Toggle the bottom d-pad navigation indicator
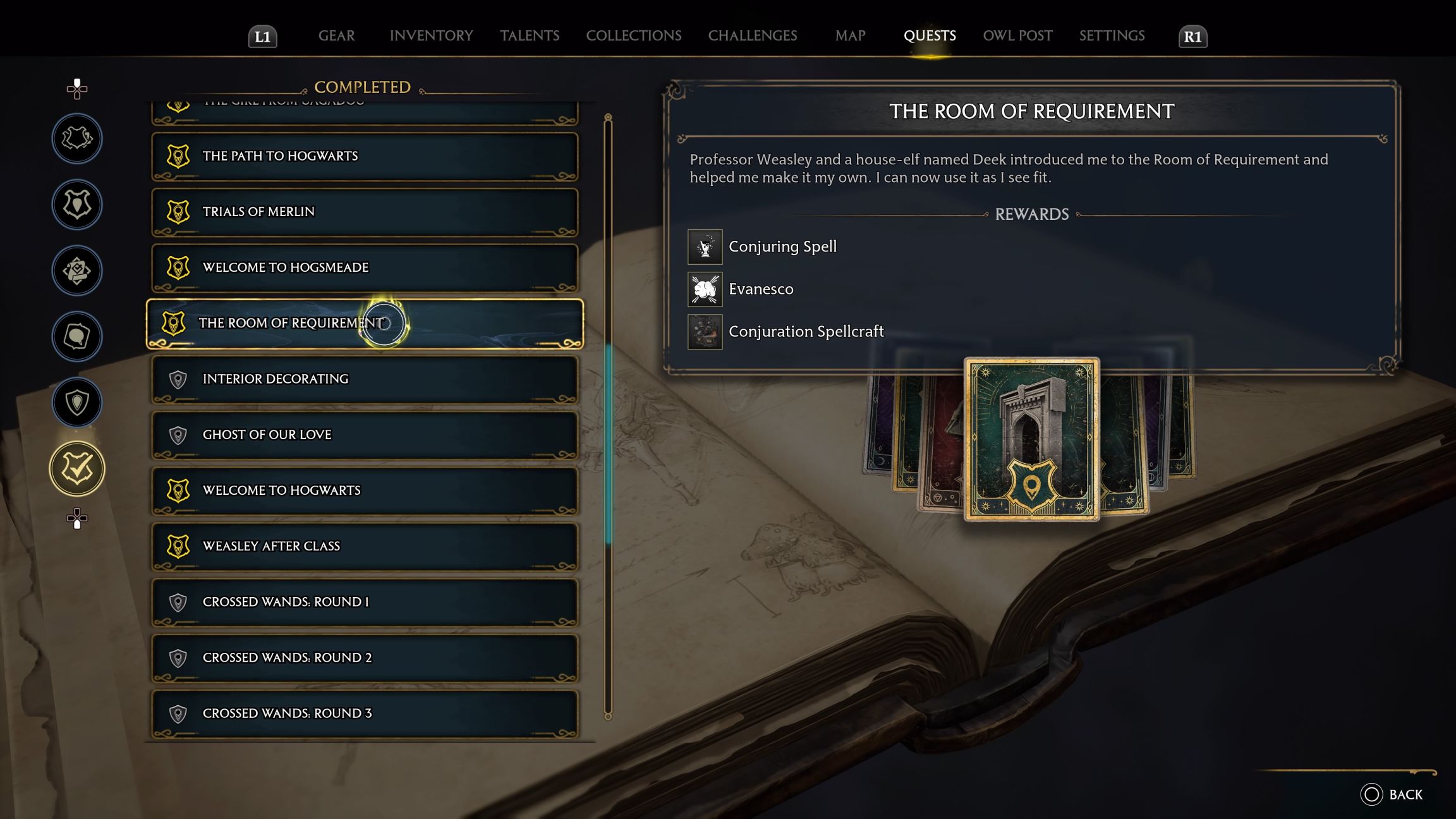 [76, 519]
